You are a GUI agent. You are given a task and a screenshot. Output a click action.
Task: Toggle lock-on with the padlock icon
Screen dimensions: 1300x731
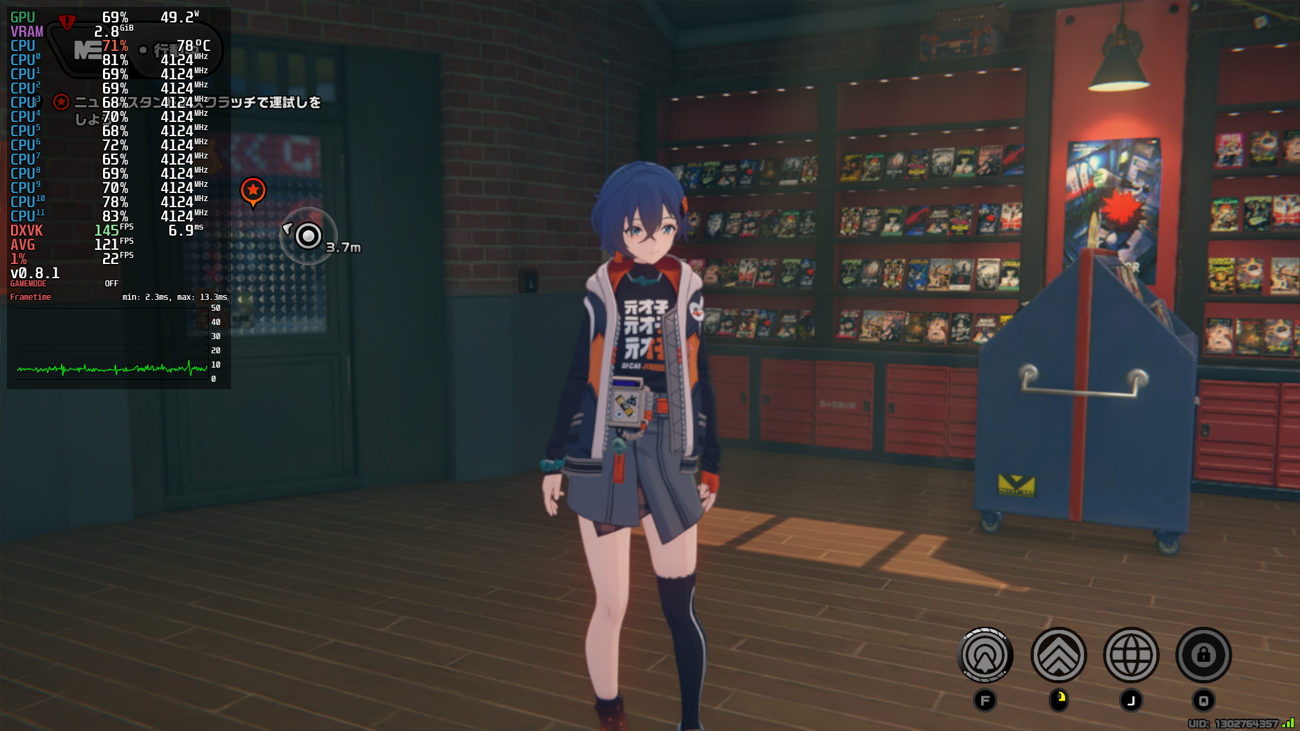click(1204, 655)
